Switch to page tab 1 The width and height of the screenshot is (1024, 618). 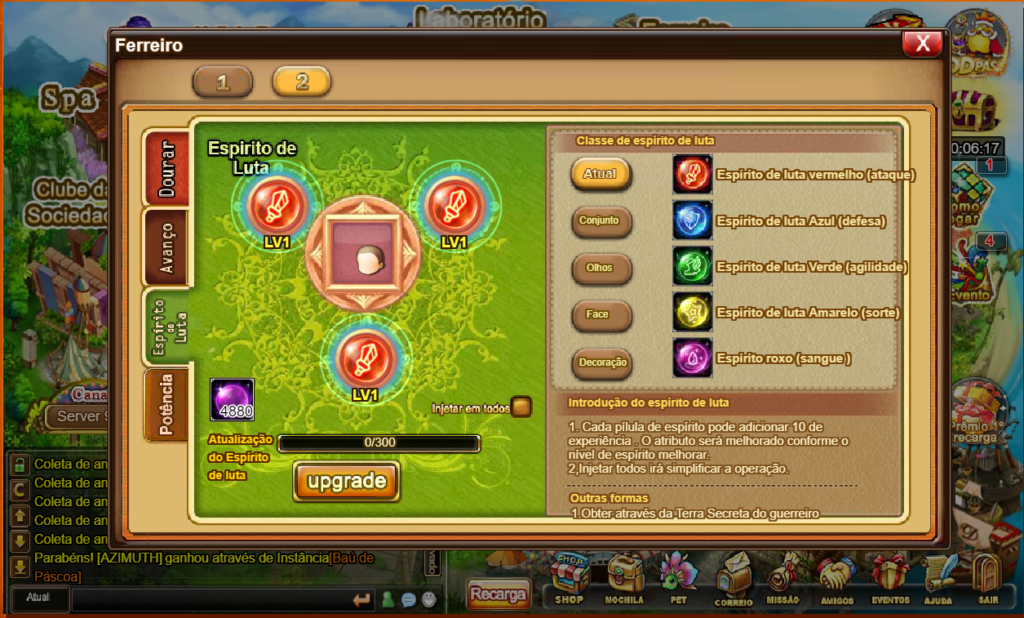(x=222, y=82)
